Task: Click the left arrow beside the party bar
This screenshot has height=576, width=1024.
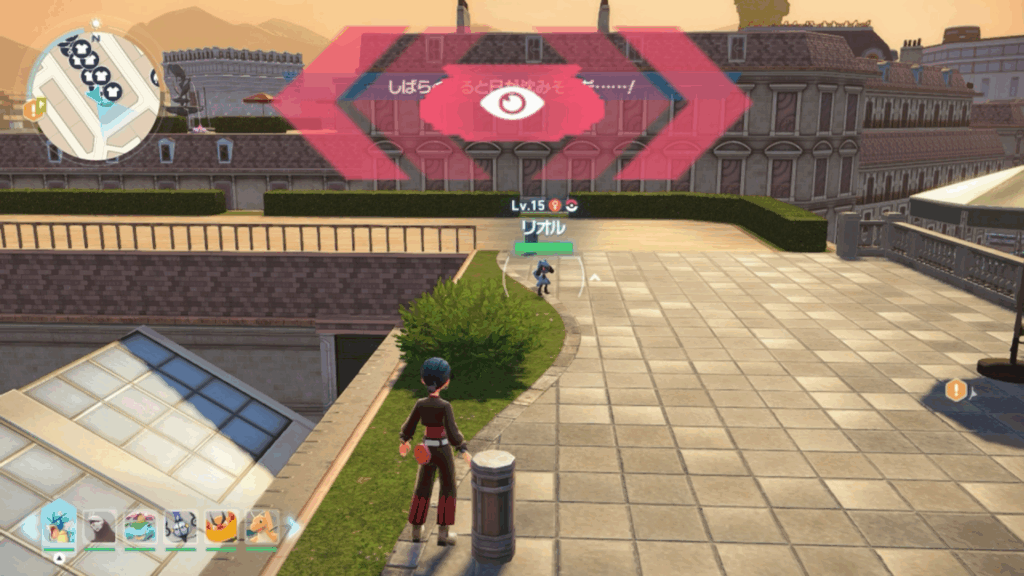Action: click(x=28, y=526)
